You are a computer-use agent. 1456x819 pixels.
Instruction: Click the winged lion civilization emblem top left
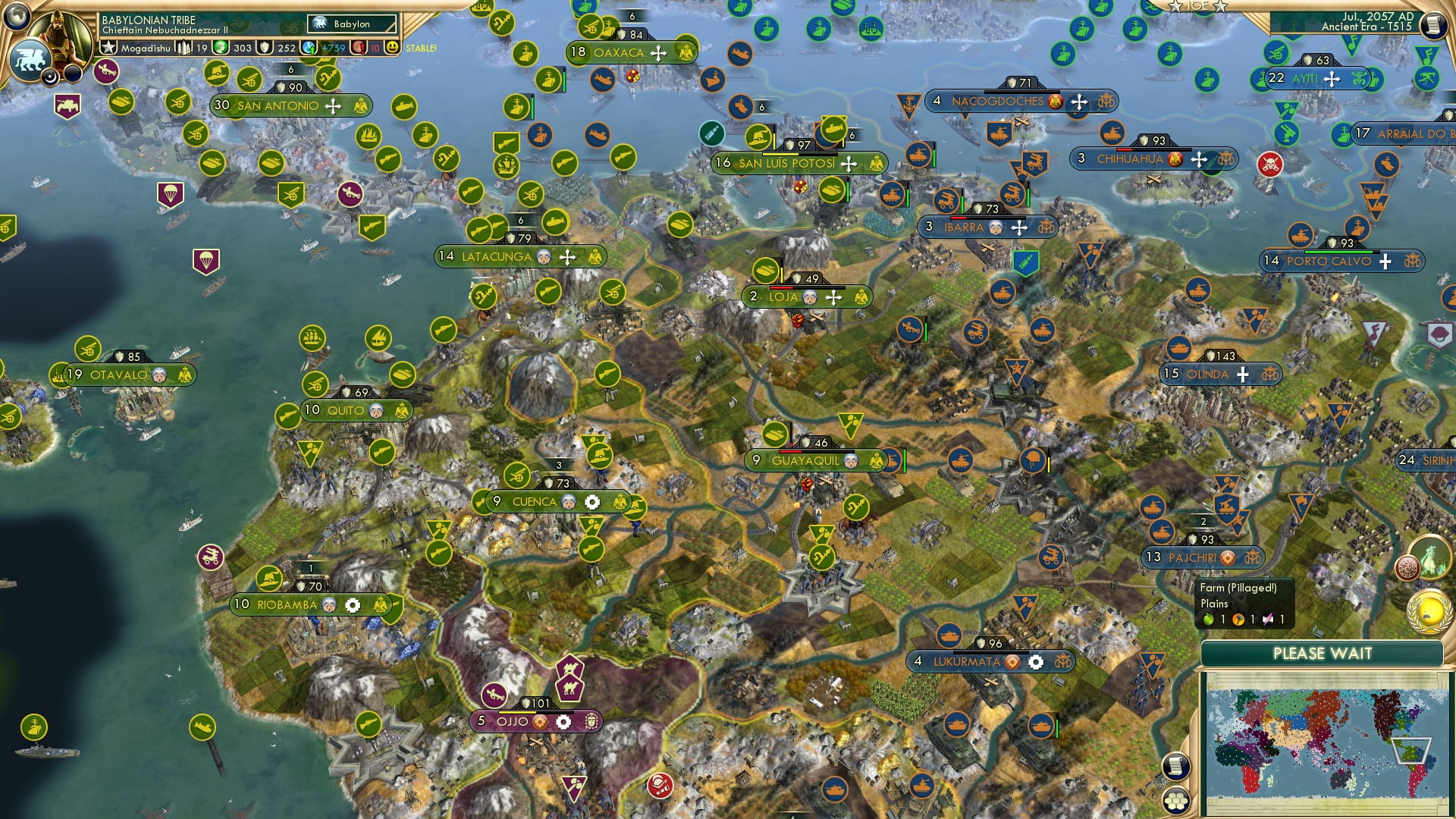tap(31, 59)
